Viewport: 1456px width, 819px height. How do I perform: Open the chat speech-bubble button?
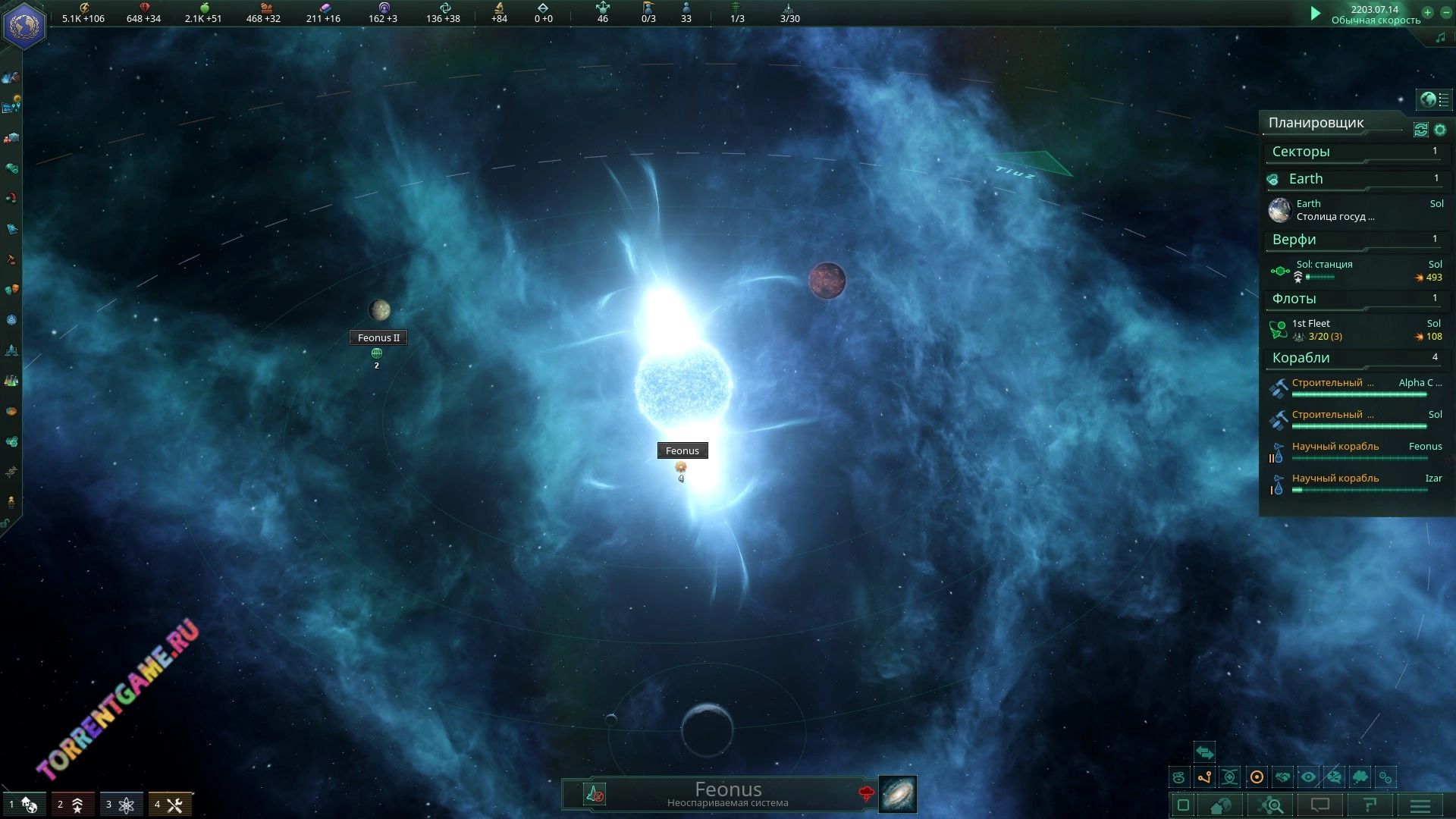click(1320, 805)
